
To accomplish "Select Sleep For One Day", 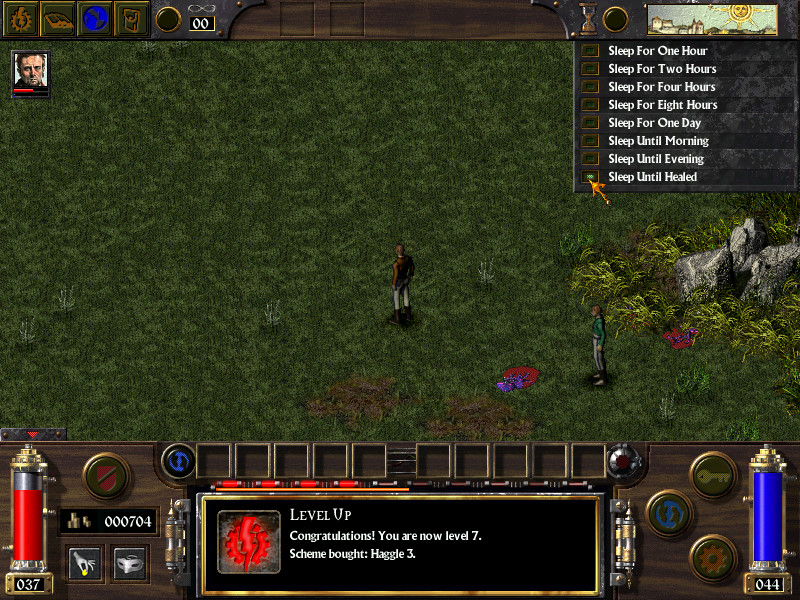I will coord(656,123).
